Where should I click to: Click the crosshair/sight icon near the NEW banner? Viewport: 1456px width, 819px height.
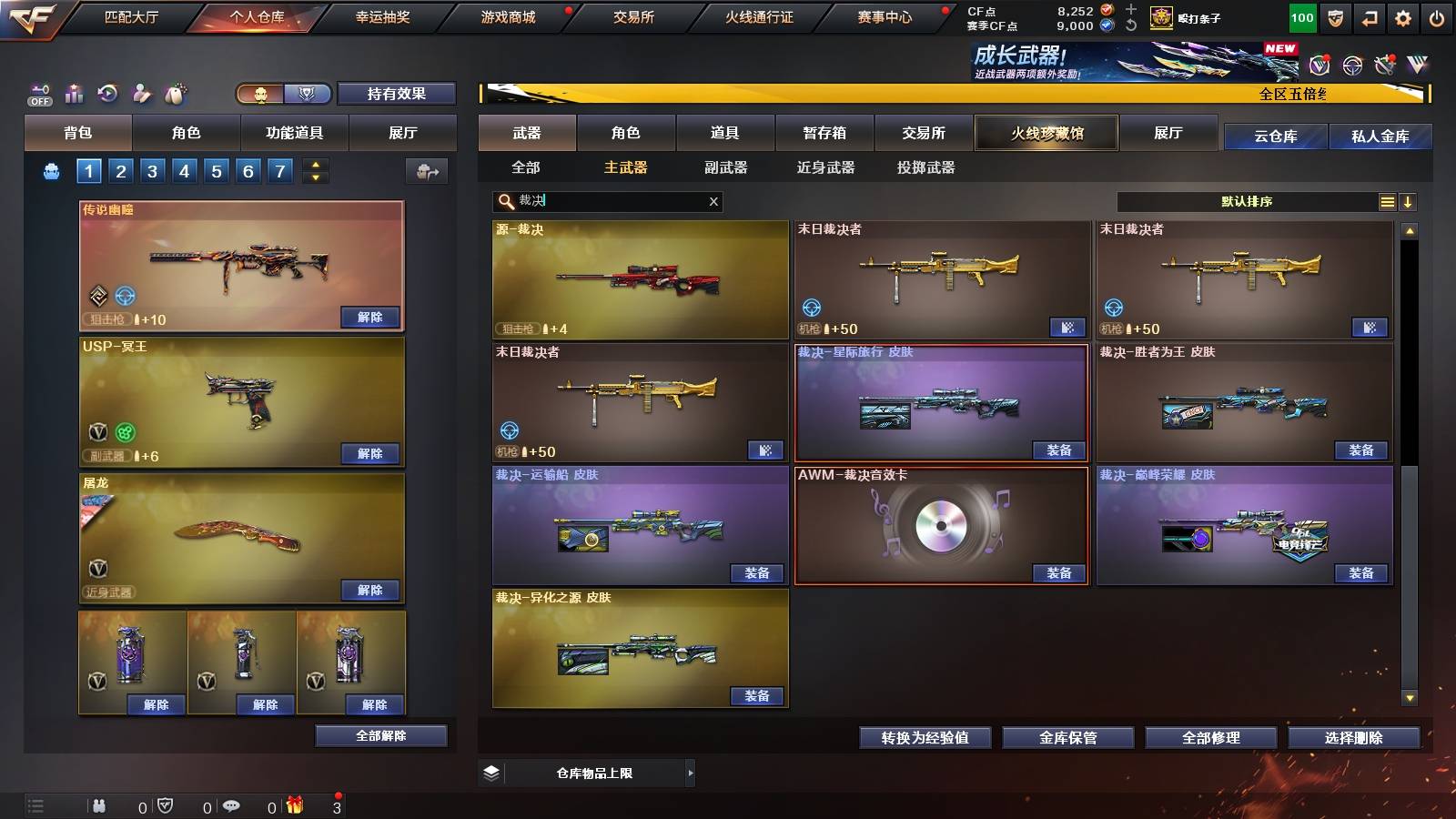tap(1350, 66)
